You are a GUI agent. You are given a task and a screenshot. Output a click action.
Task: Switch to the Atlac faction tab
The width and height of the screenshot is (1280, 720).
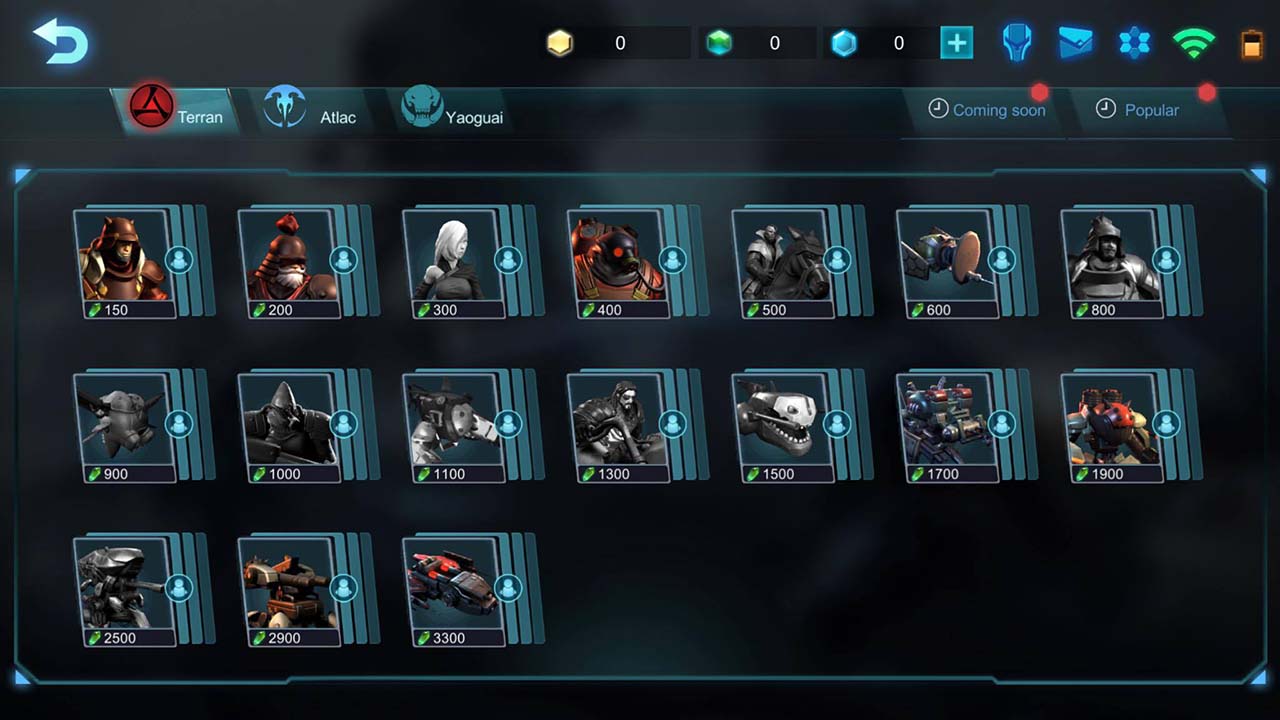point(311,111)
